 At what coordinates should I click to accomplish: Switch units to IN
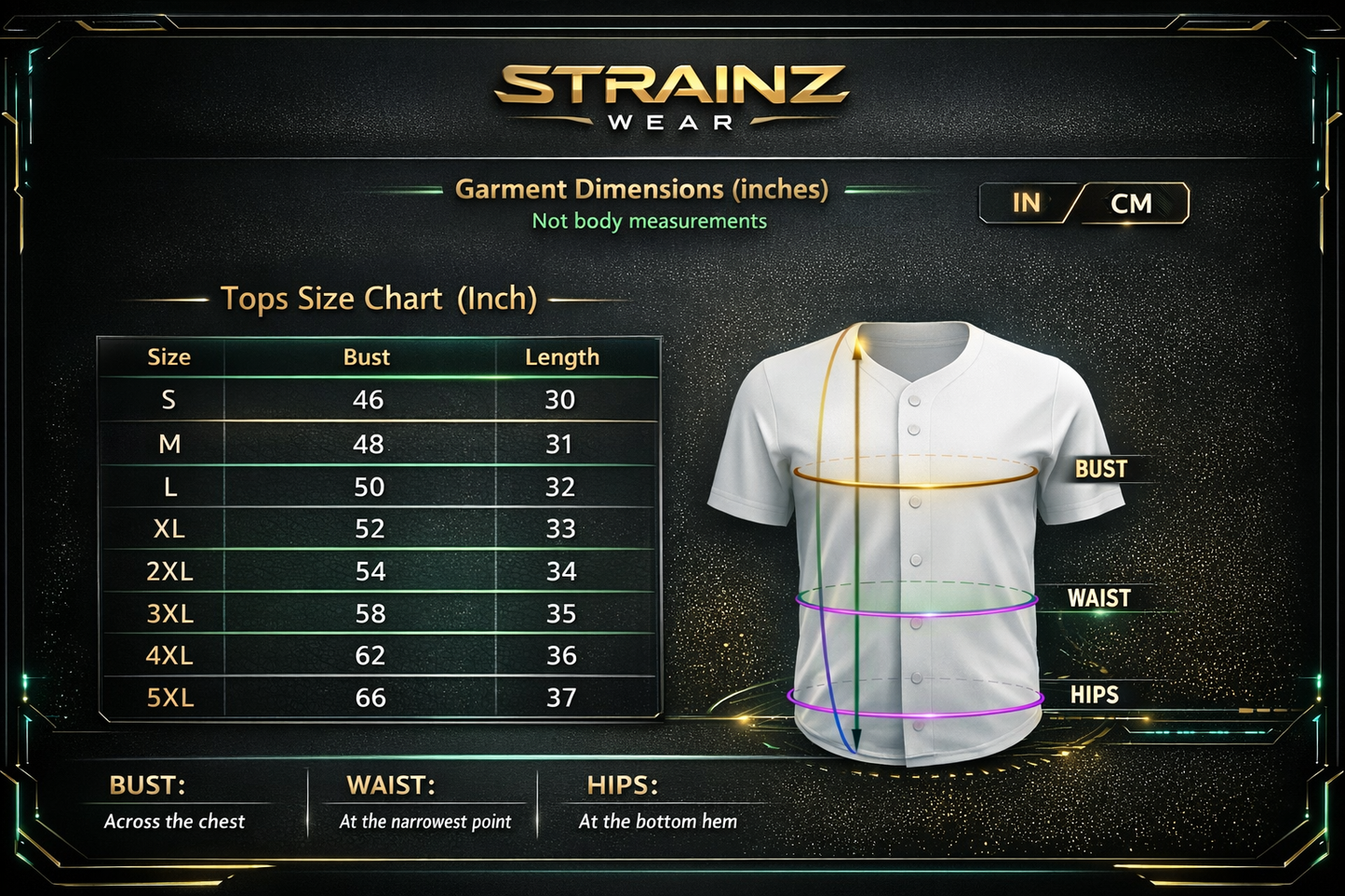[1027, 203]
